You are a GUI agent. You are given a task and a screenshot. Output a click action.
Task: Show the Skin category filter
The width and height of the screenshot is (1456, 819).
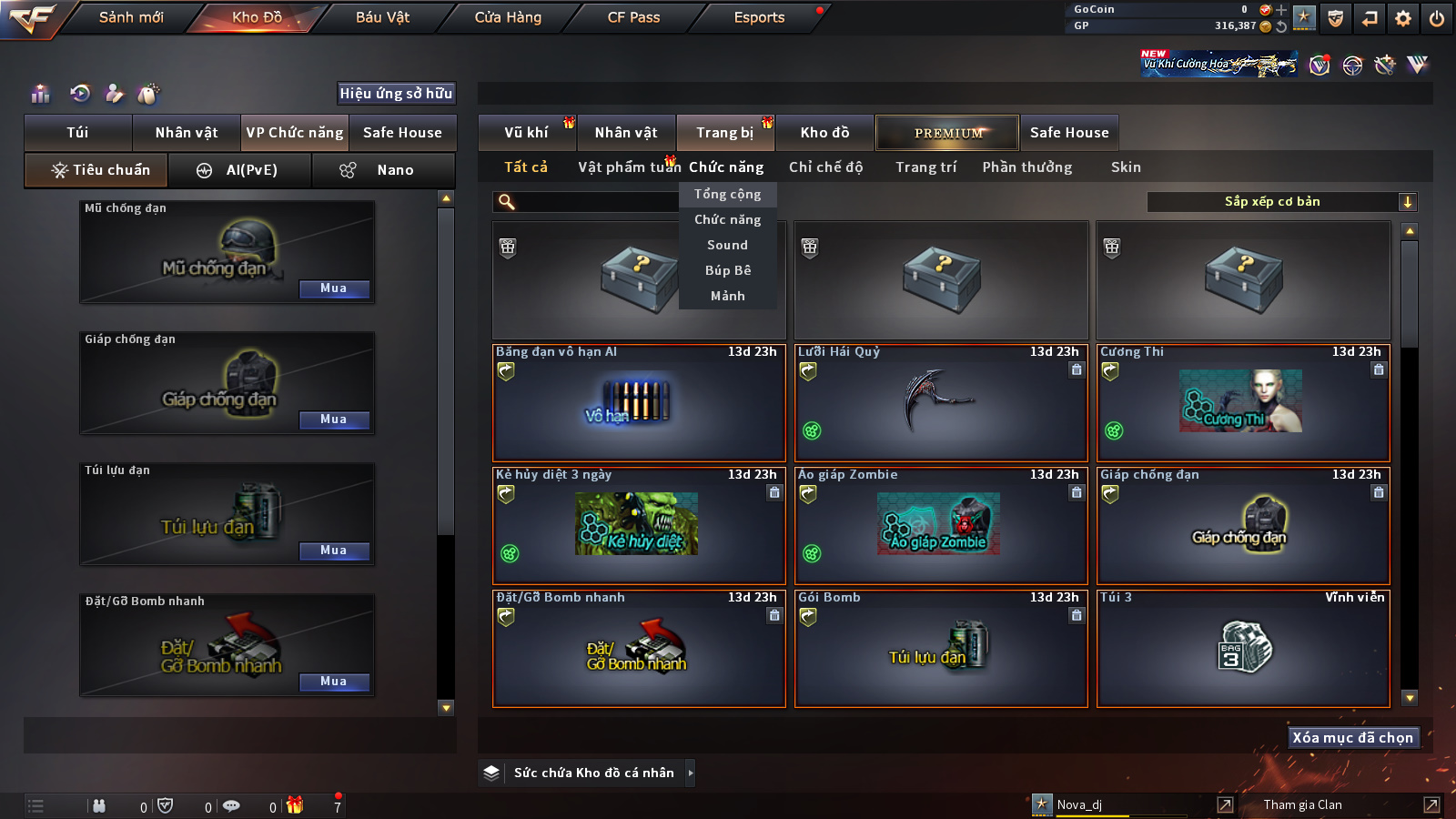[1126, 167]
